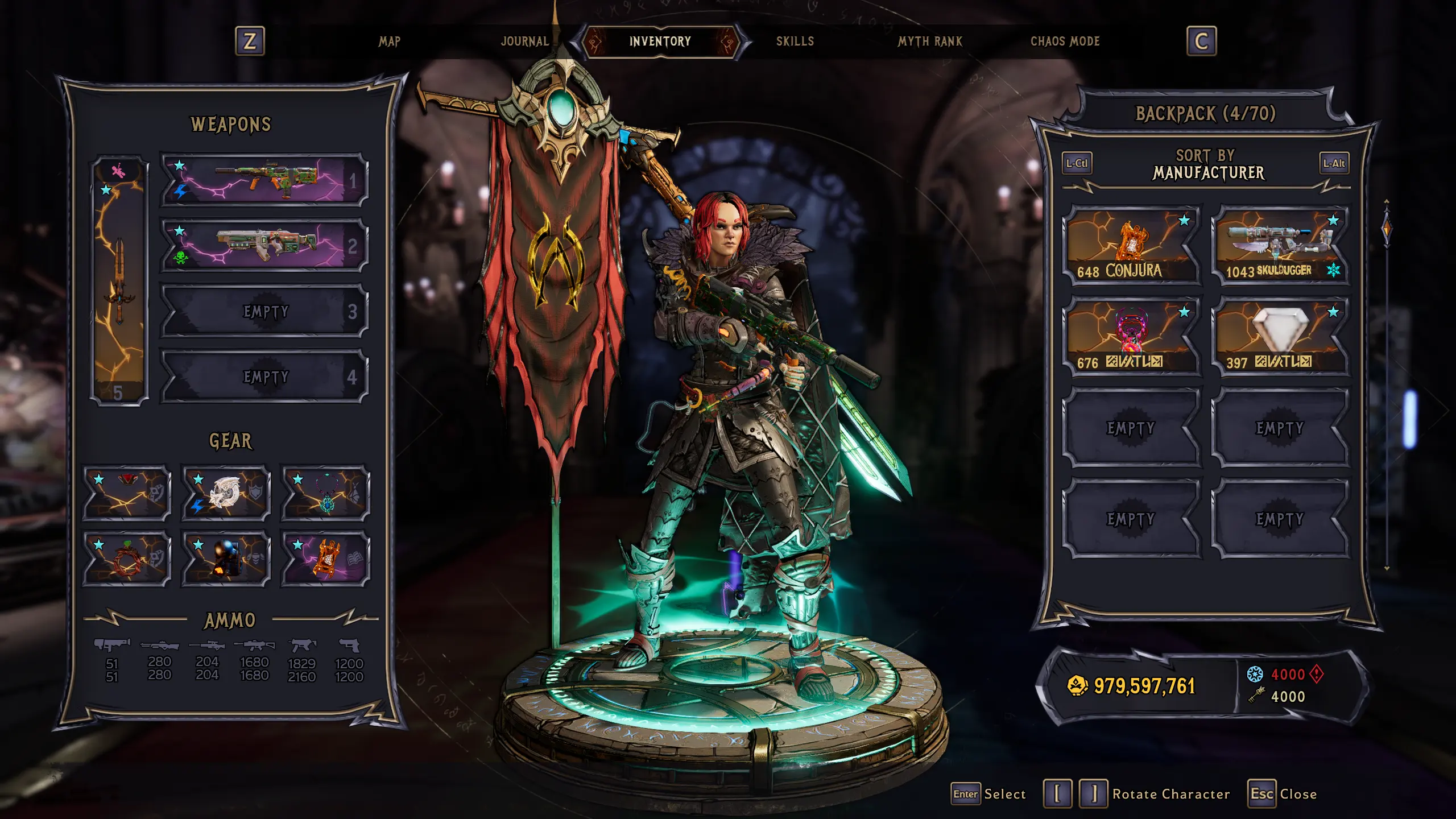This screenshot has height=819, width=1456.
Task: Change the Sort By Manufacturer option
Action: click(1206, 164)
